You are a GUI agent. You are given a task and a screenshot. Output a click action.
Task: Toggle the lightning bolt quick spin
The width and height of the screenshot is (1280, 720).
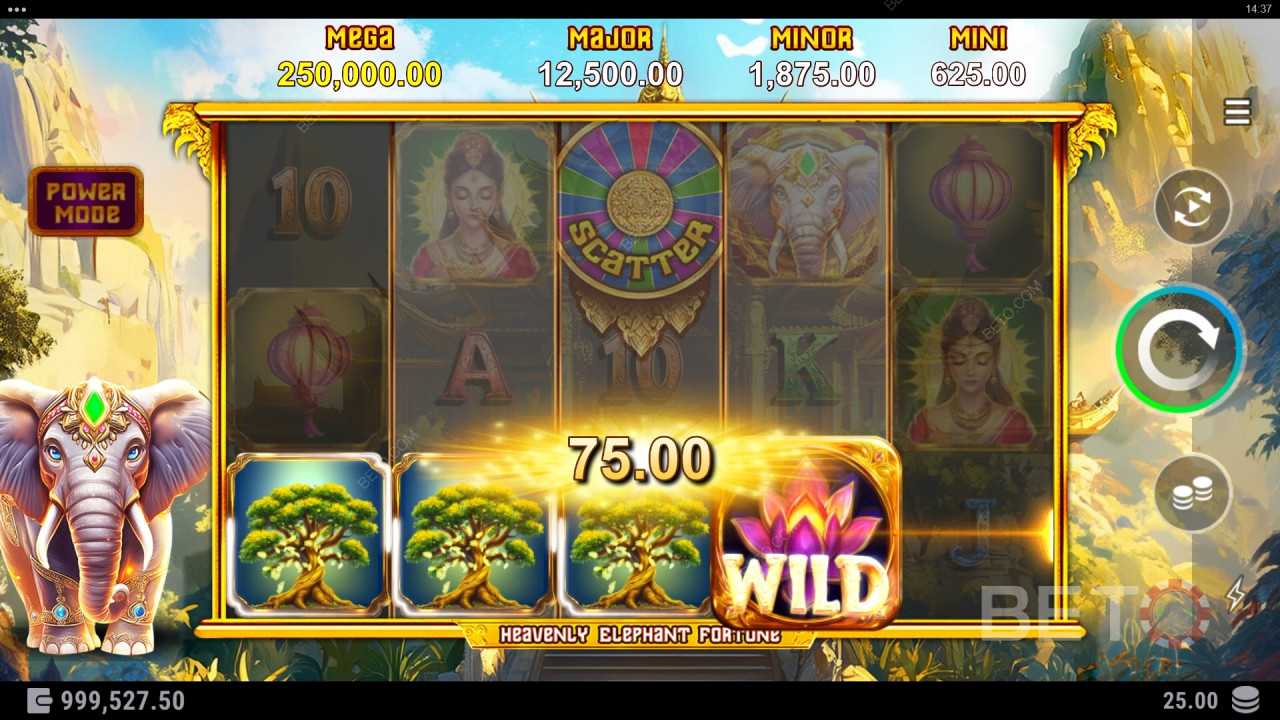pos(1236,594)
